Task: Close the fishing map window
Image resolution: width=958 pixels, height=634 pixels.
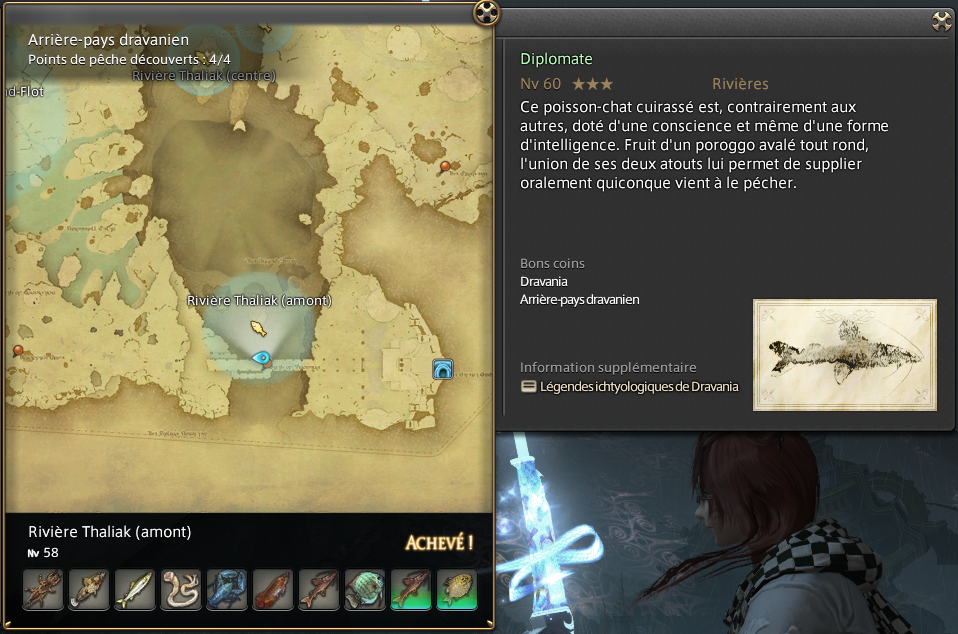Action: pos(485,12)
